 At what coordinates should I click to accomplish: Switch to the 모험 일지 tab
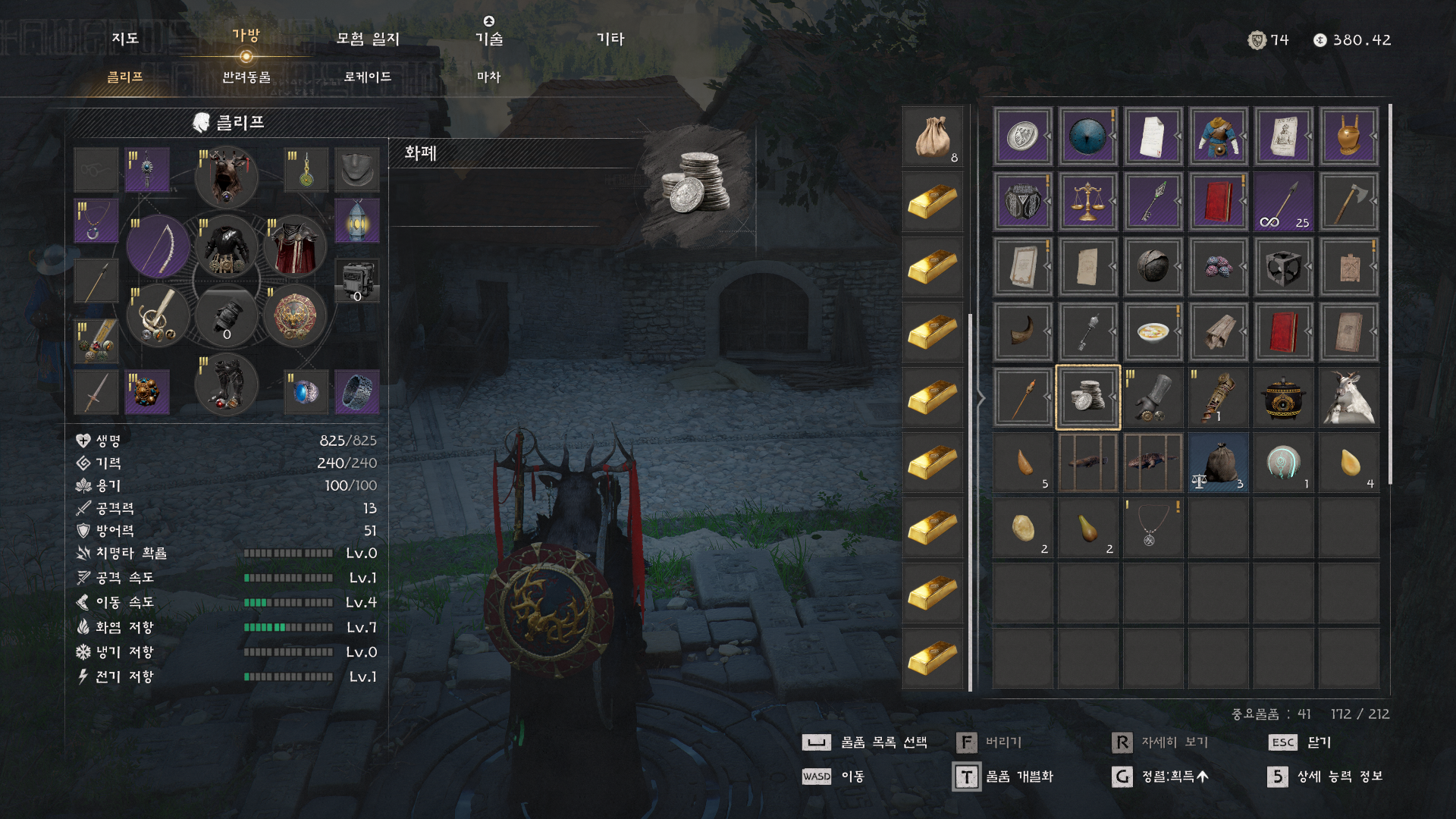(x=368, y=39)
